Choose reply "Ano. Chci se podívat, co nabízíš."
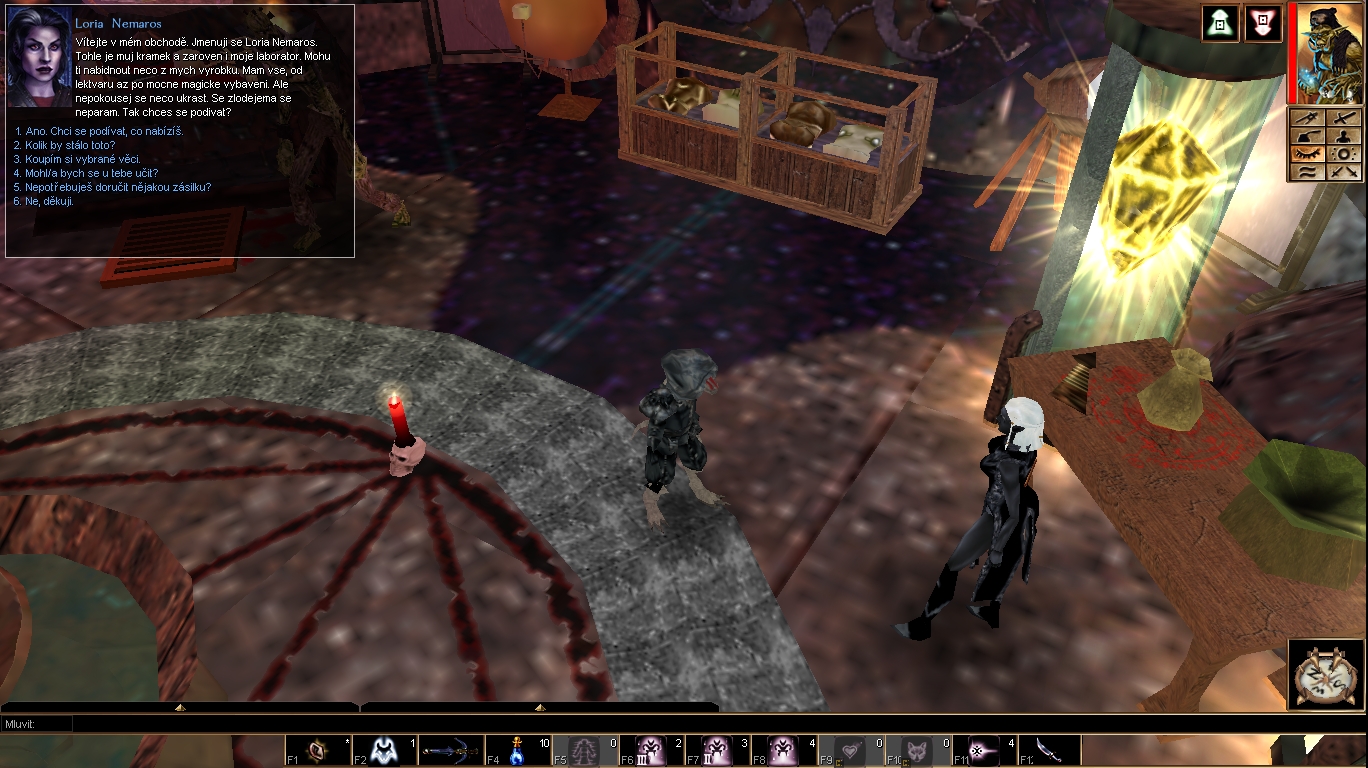This screenshot has height=768, width=1368. pyautogui.click(x=99, y=131)
